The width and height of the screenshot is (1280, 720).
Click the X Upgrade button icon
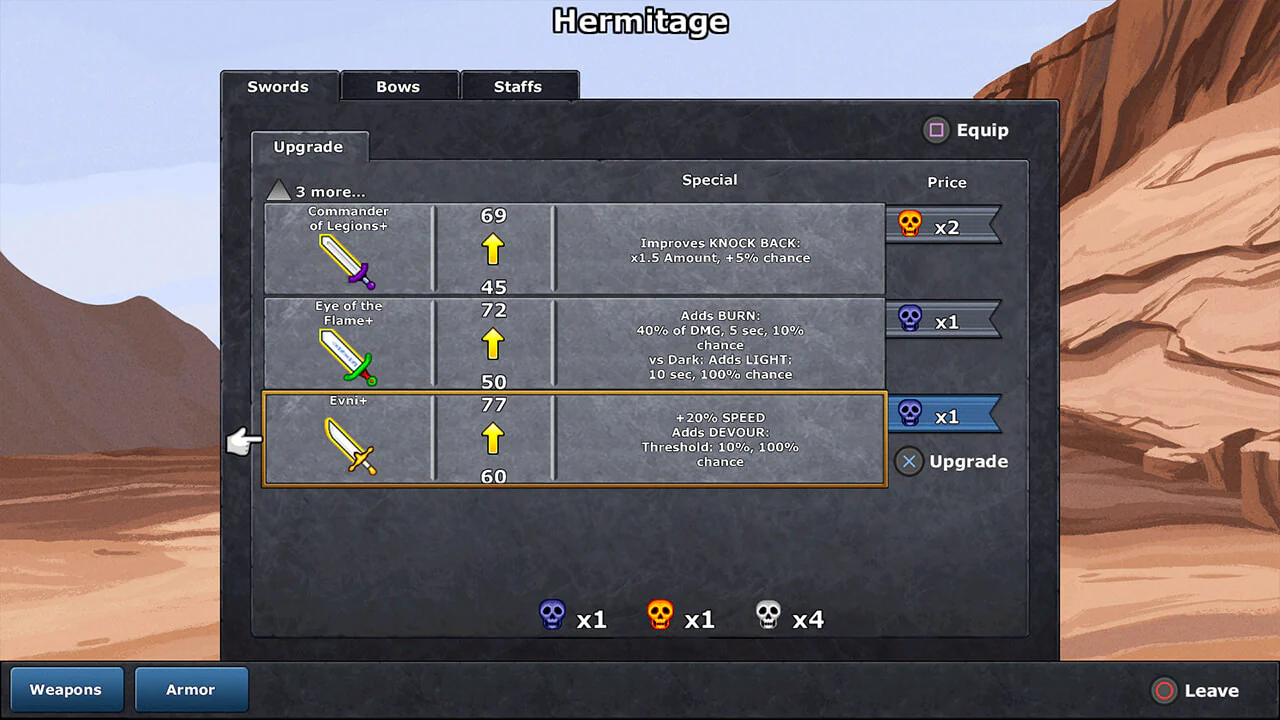coord(909,461)
